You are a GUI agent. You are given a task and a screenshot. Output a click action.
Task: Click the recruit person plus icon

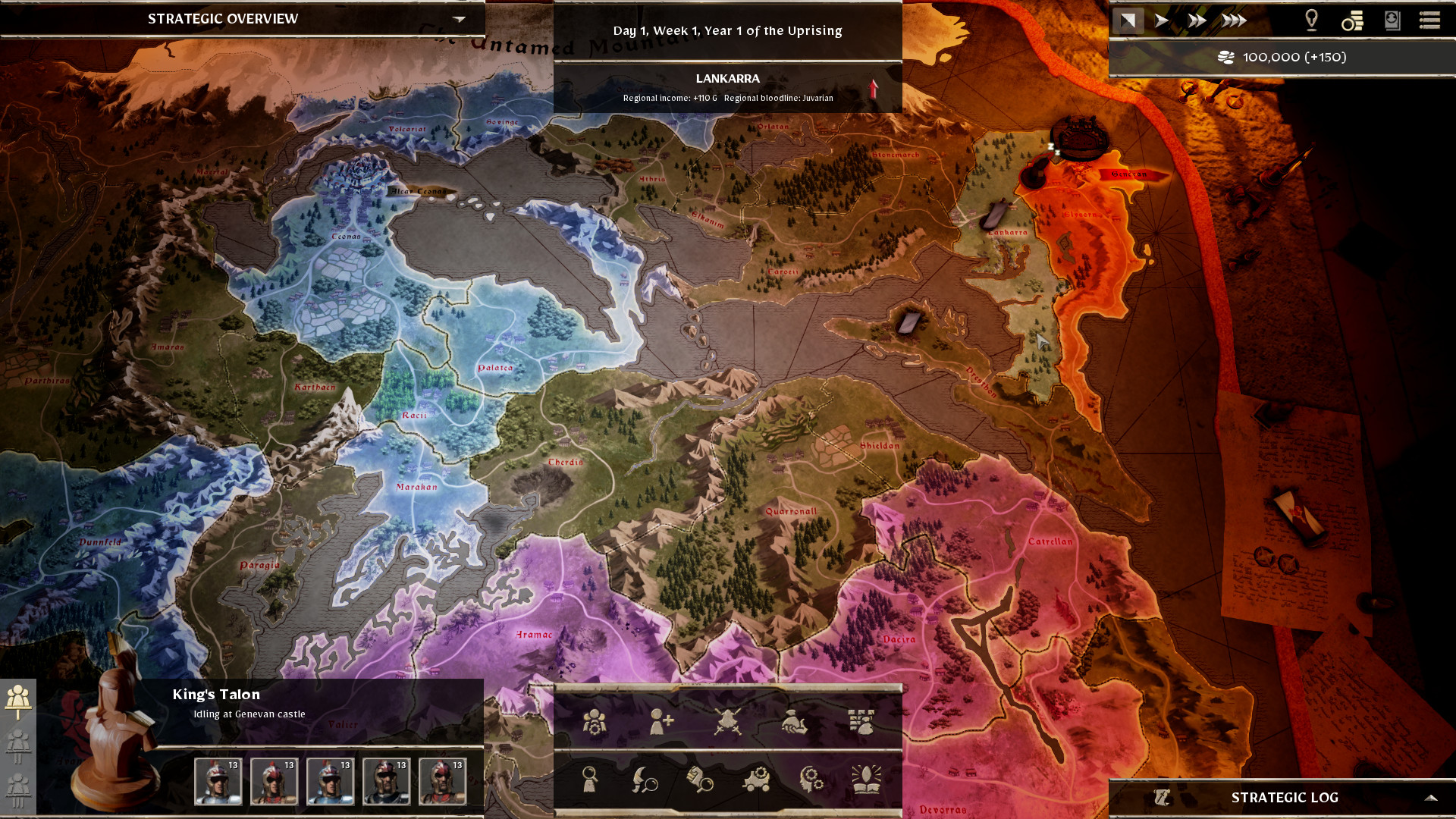point(661,722)
